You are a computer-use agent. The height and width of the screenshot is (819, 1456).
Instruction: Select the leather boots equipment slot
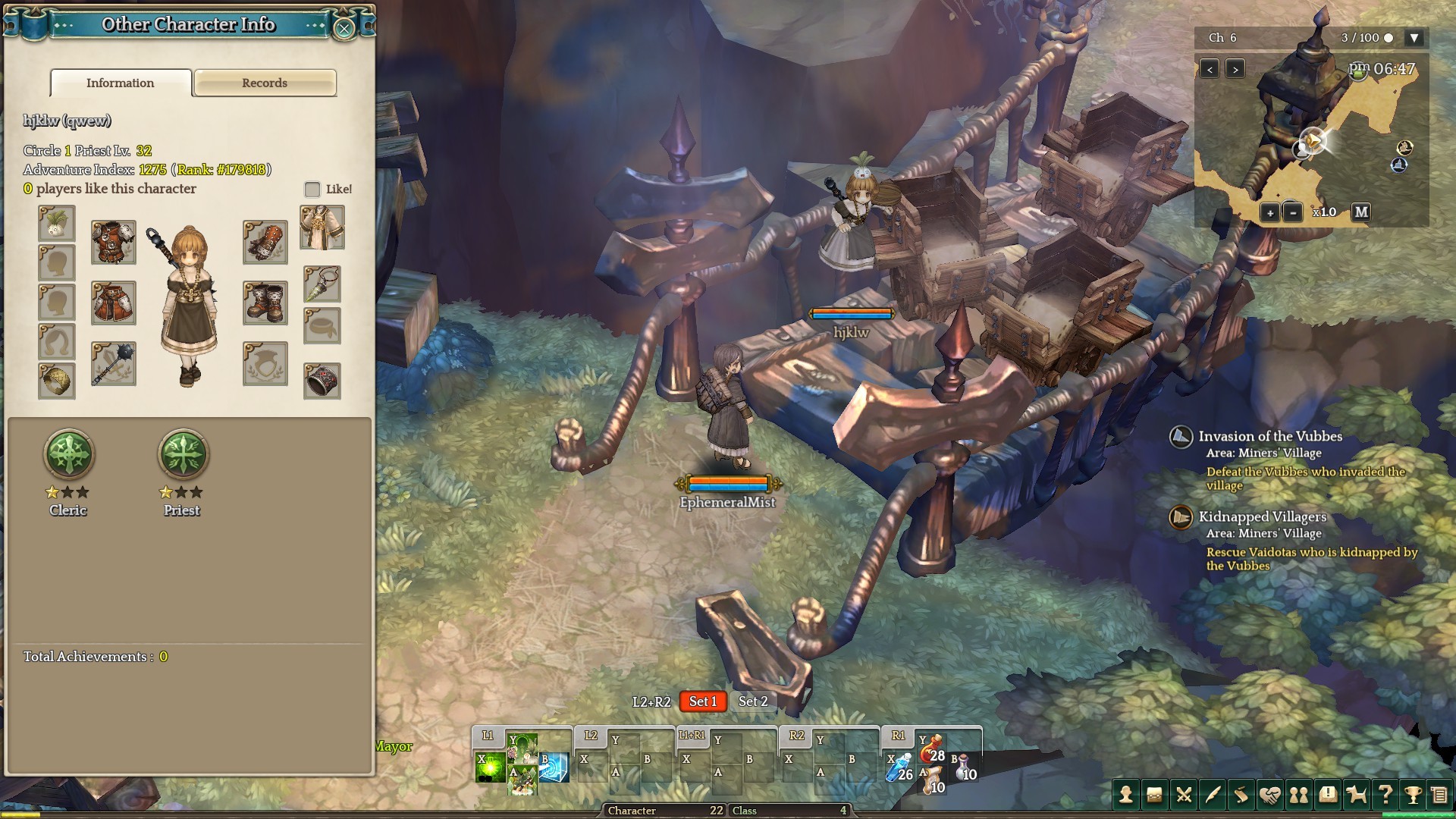point(265,303)
